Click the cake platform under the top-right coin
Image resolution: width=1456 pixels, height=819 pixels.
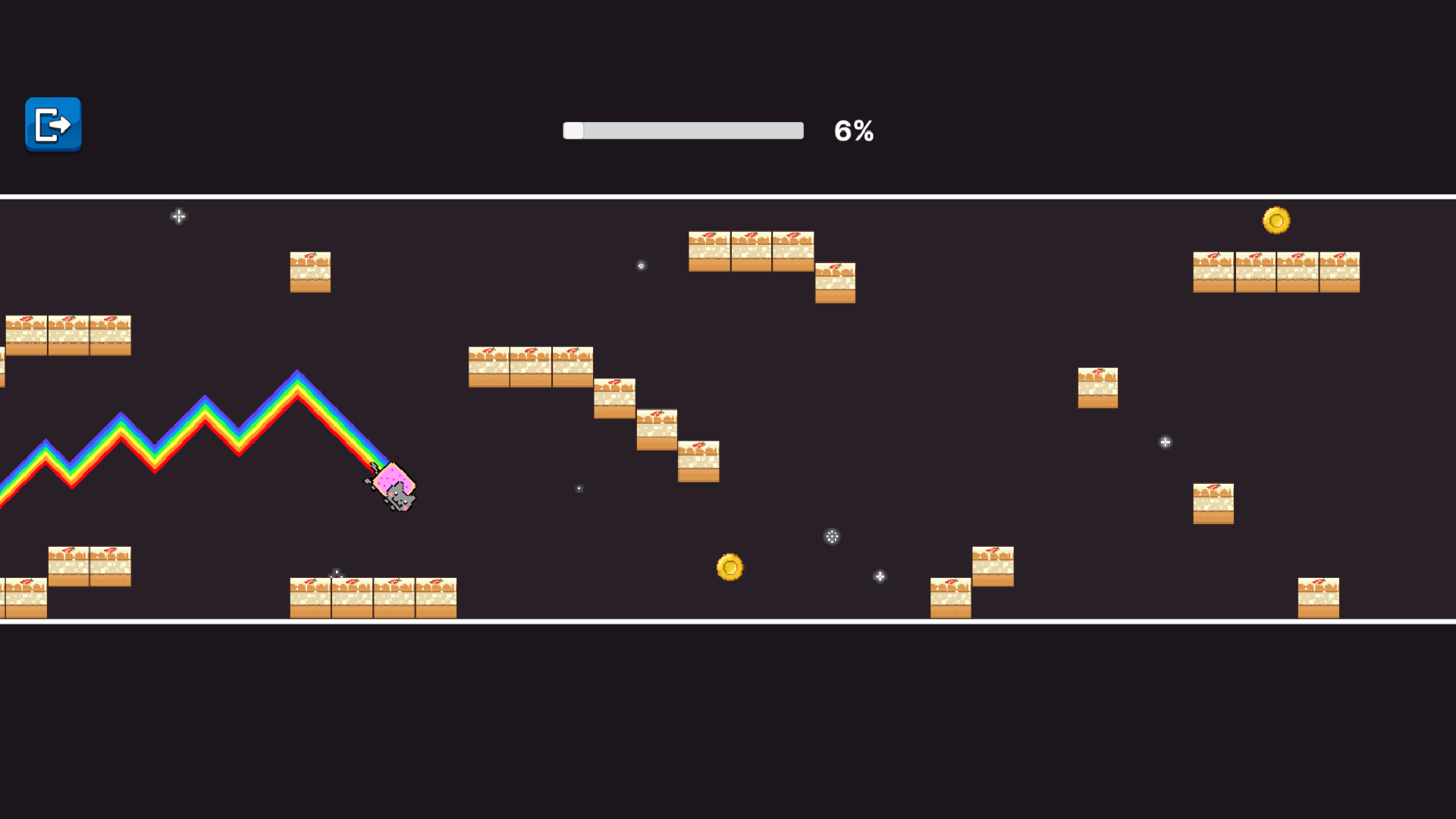[1276, 271]
